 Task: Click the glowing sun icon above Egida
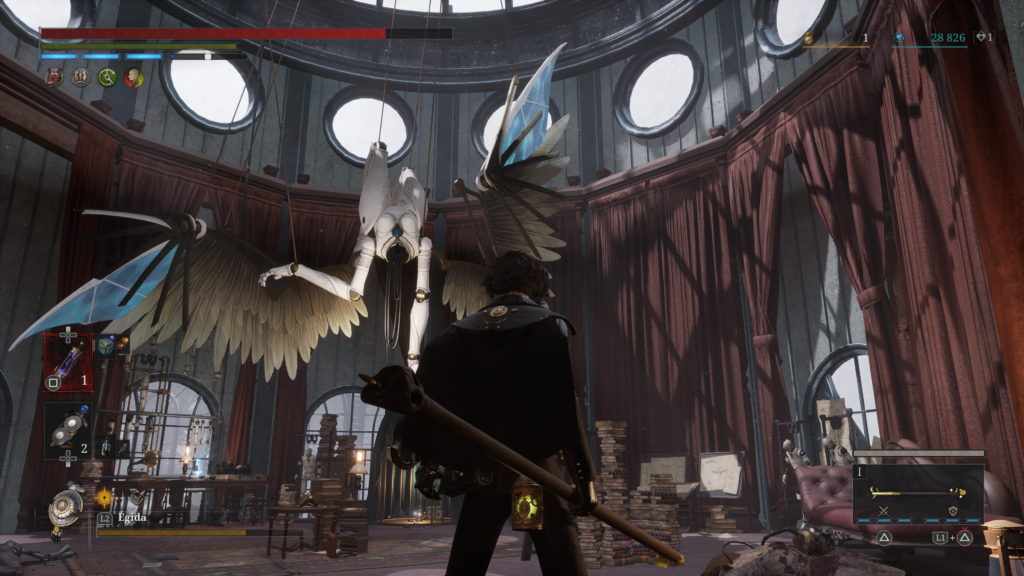(x=104, y=496)
